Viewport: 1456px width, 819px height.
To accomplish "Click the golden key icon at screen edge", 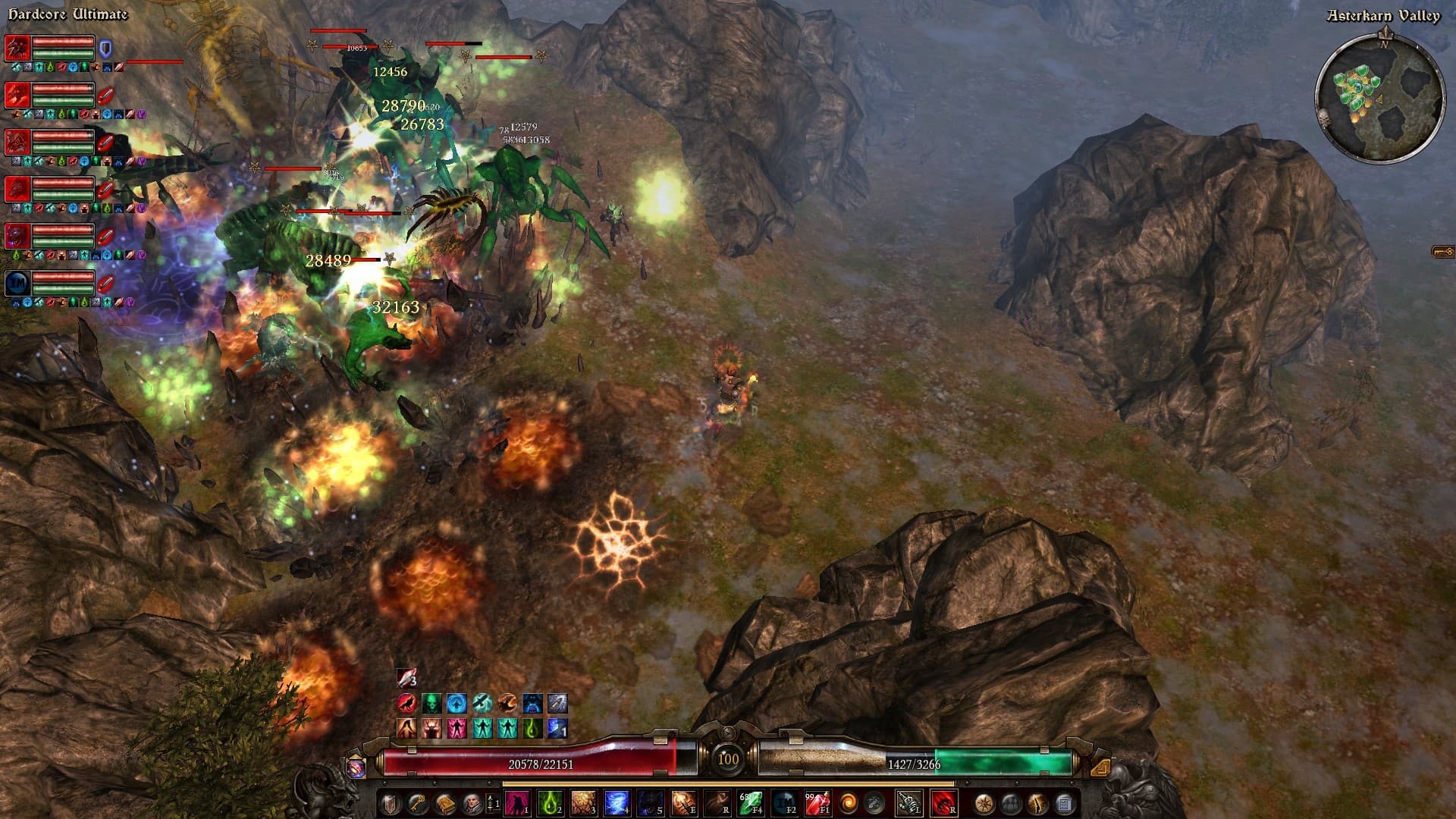I will point(1442,252).
